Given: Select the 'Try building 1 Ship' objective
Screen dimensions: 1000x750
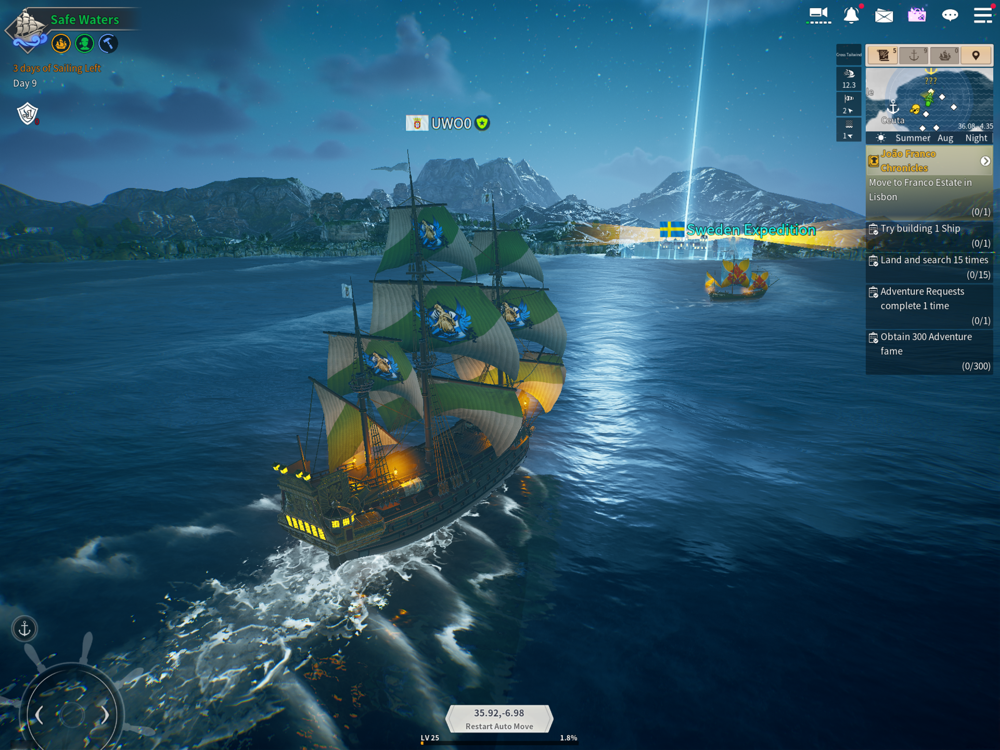Looking at the screenshot, I should click(x=929, y=235).
